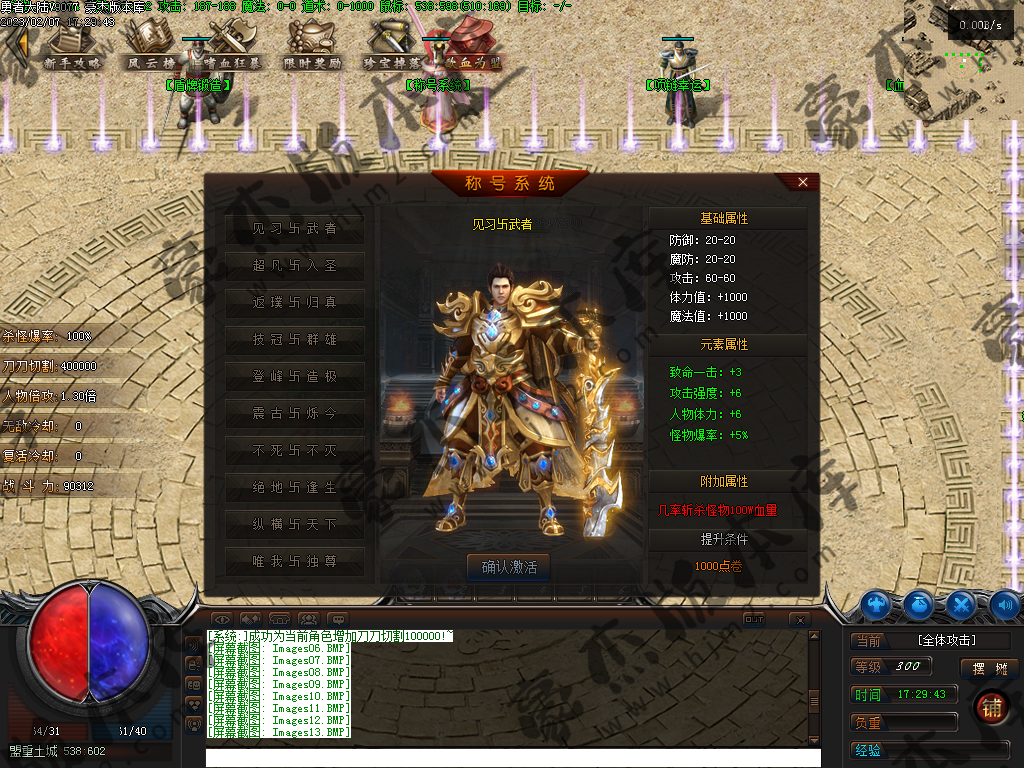Select the 见习卐武者 title entry
Image resolution: width=1024 pixels, height=768 pixels.
click(295, 229)
